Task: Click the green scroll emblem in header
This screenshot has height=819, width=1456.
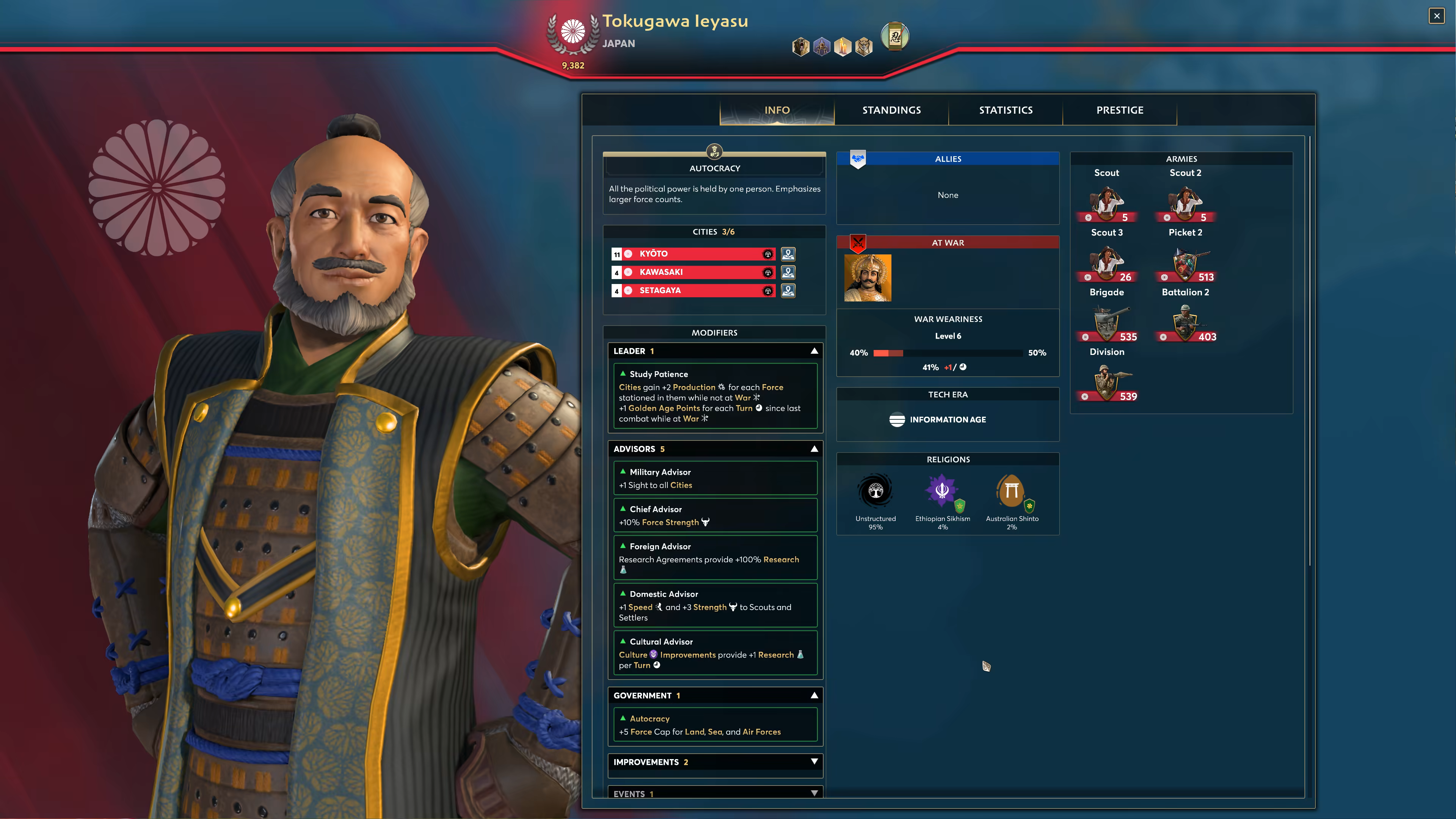Action: (x=895, y=37)
